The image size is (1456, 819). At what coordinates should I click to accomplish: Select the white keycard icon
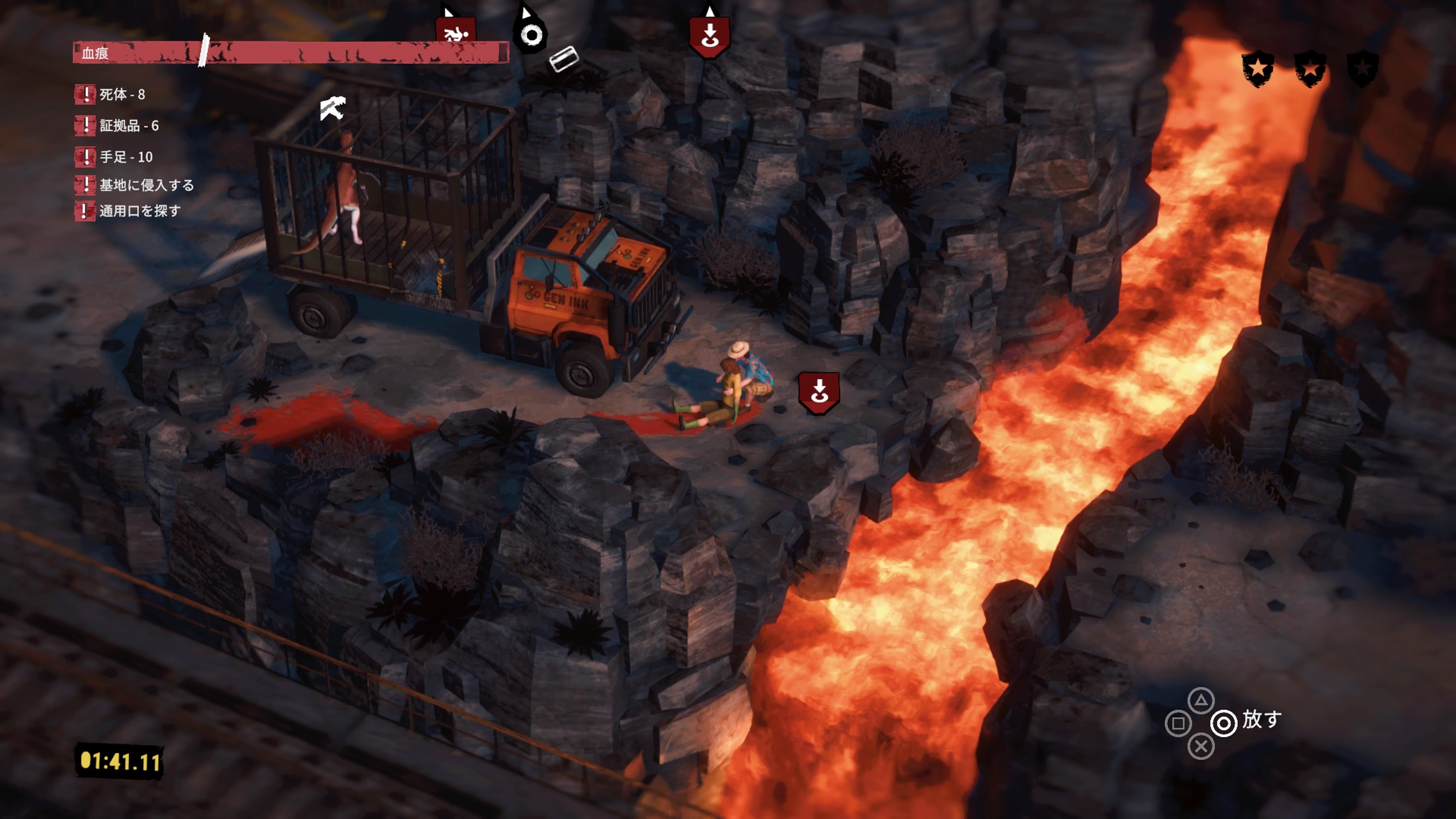pos(563,59)
